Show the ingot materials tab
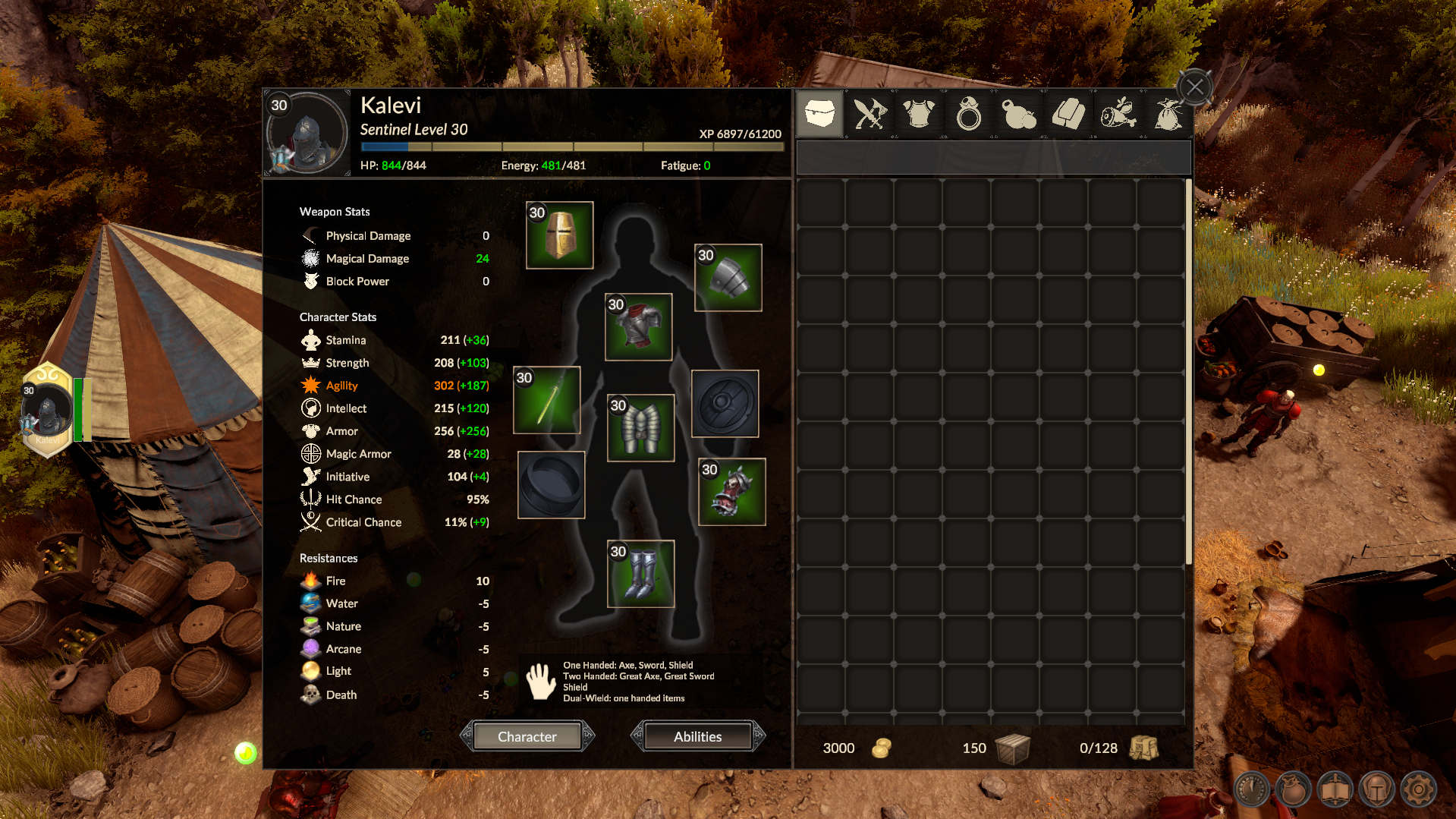 [1068, 114]
